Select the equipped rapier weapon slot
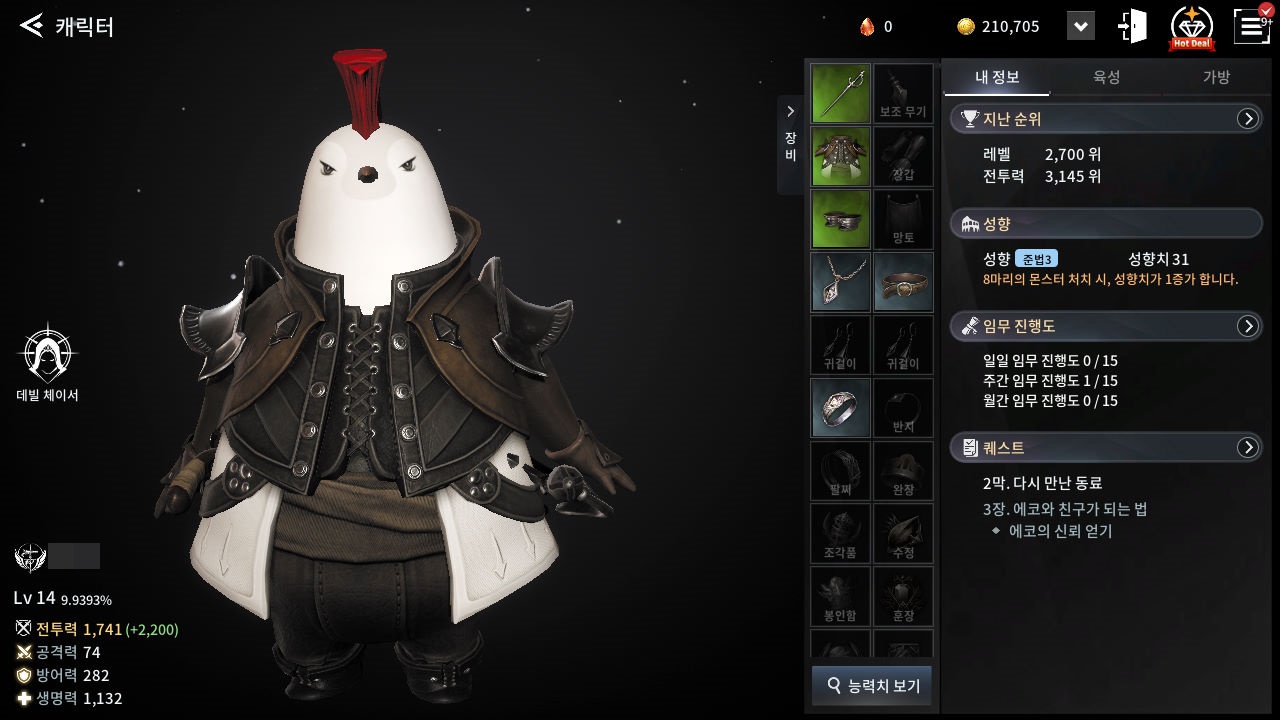The width and height of the screenshot is (1280, 720). pyautogui.click(x=840, y=94)
